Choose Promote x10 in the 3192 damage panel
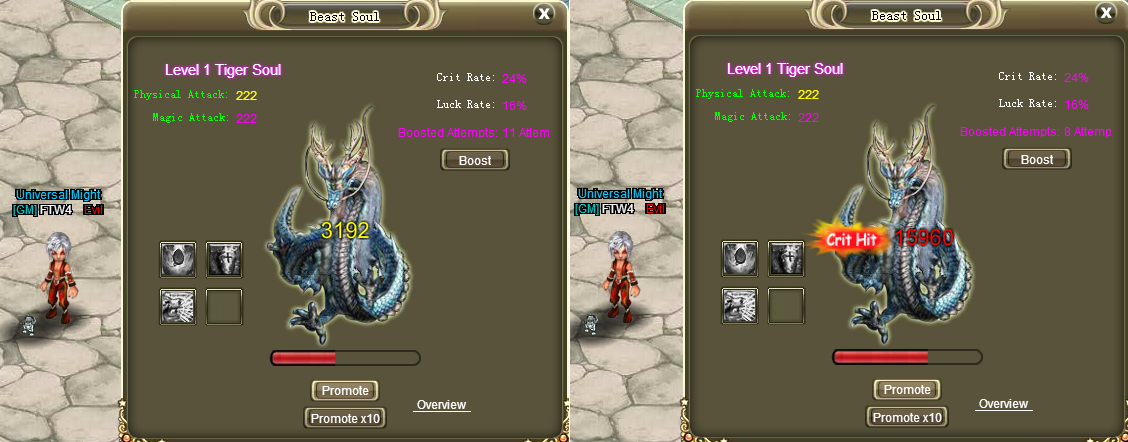This screenshot has width=1128, height=442. 345,418
